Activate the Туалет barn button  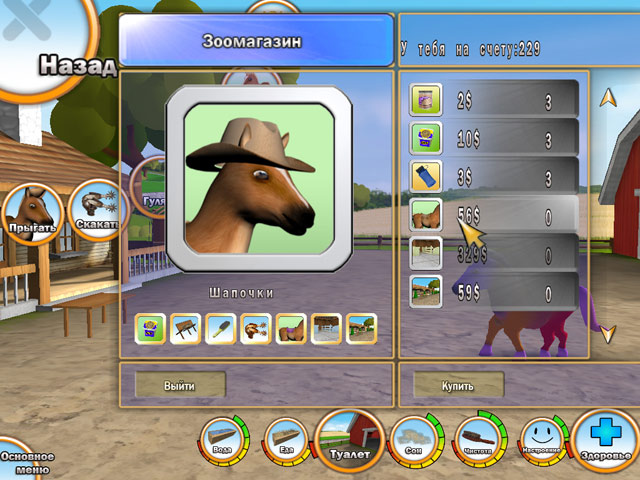350,440
